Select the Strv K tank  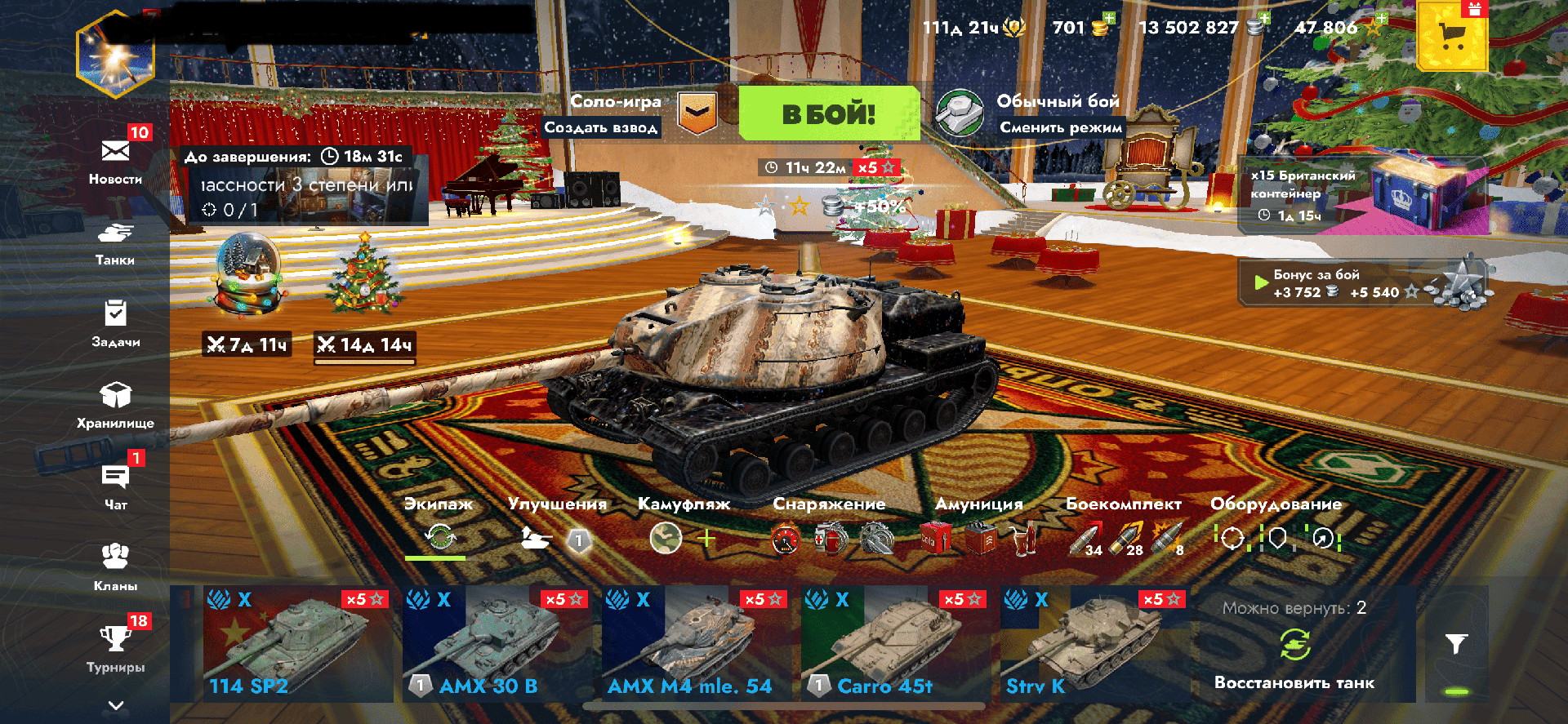point(1092,644)
